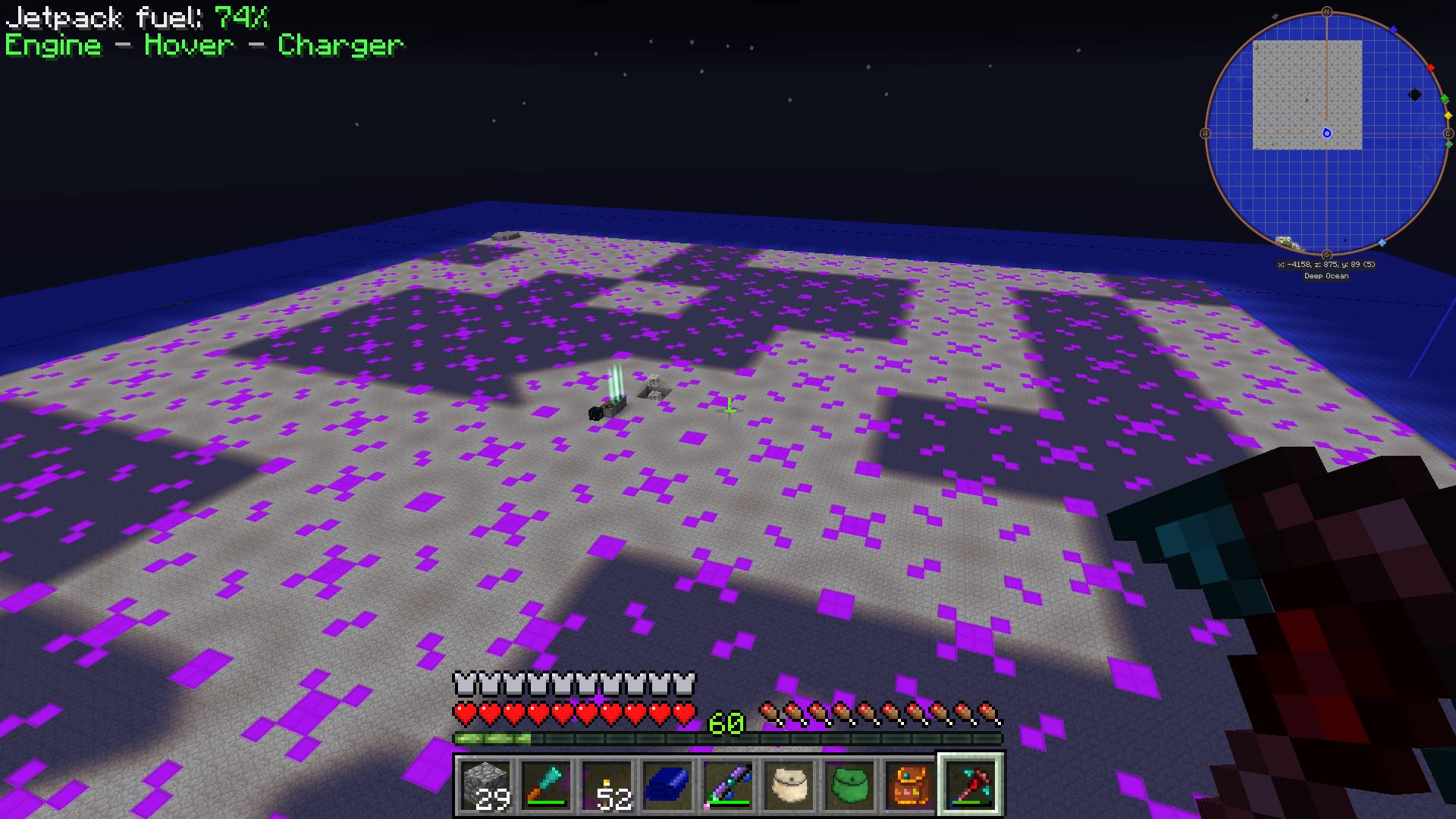Select the teal-bladed tool hotbar slot
Viewport: 1456px width, 819px height.
click(x=547, y=784)
